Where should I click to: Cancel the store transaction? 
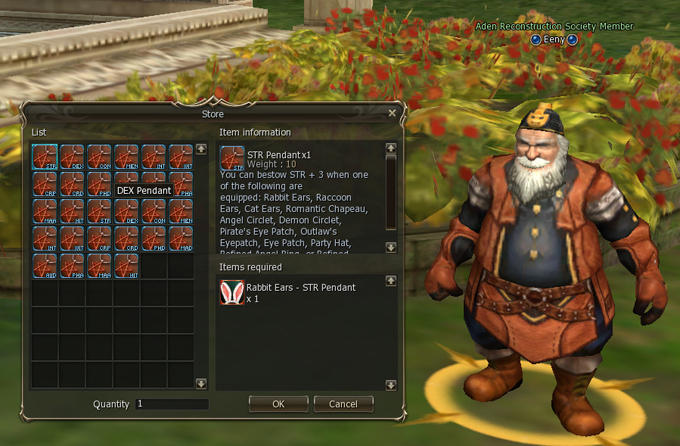pyautogui.click(x=343, y=404)
